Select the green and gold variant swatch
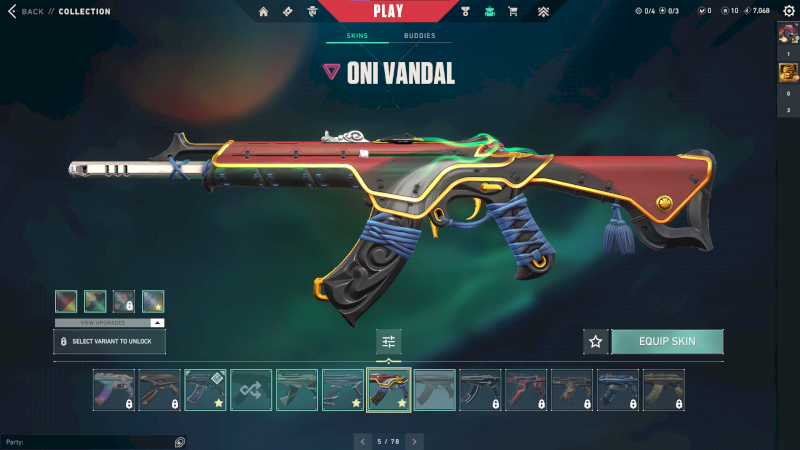Image resolution: width=800 pixels, height=450 pixels. pos(95,301)
